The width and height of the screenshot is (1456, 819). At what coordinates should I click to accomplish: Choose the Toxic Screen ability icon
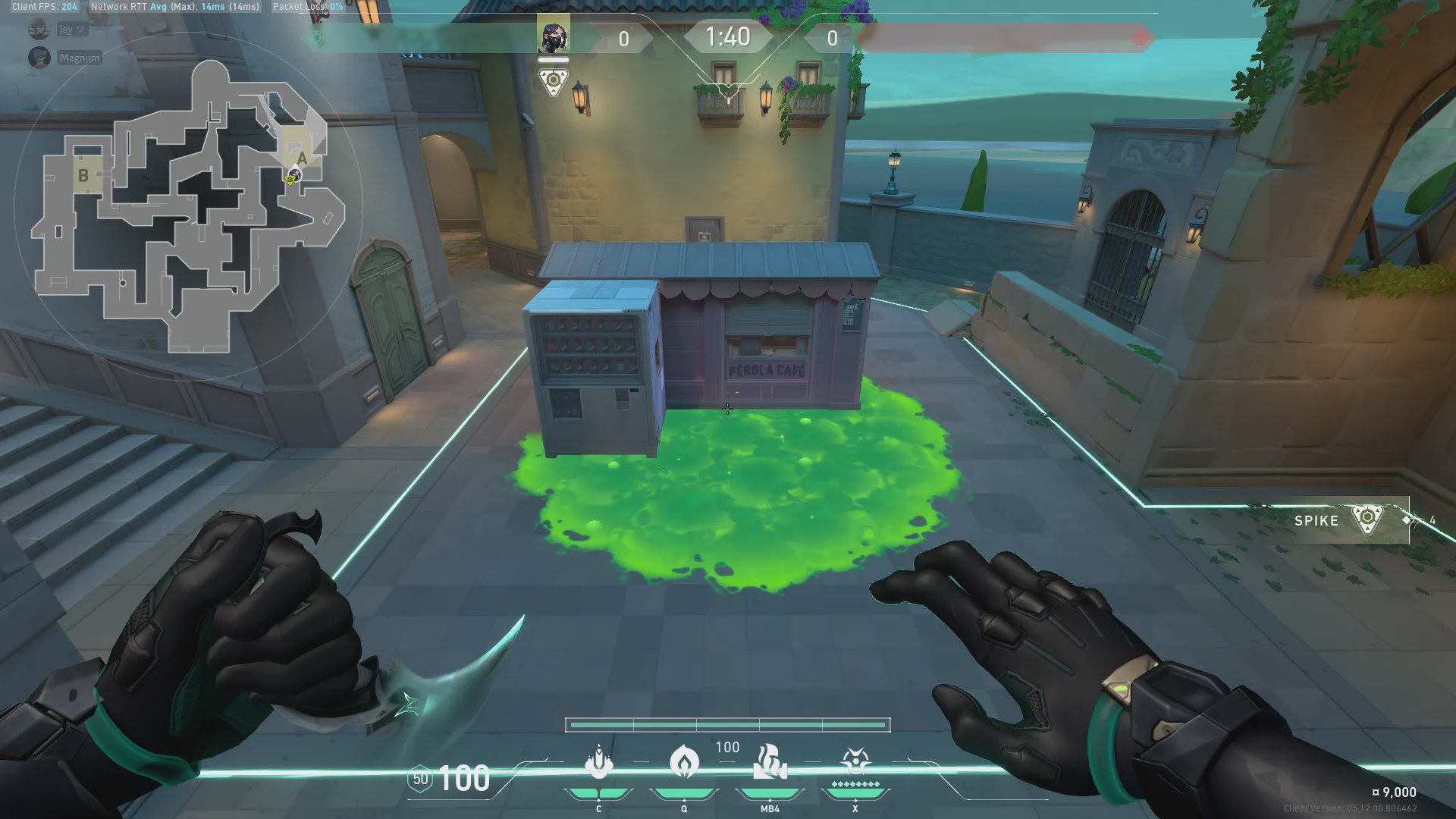770,762
